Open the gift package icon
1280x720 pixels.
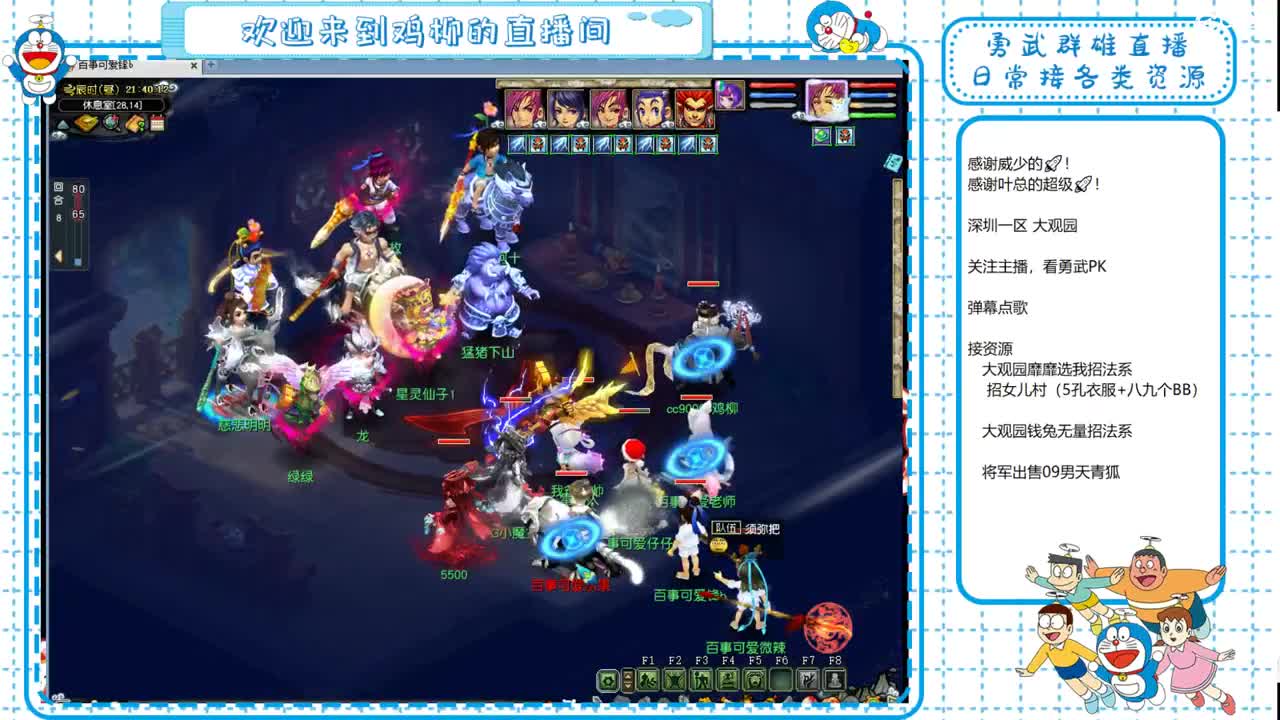pos(133,125)
